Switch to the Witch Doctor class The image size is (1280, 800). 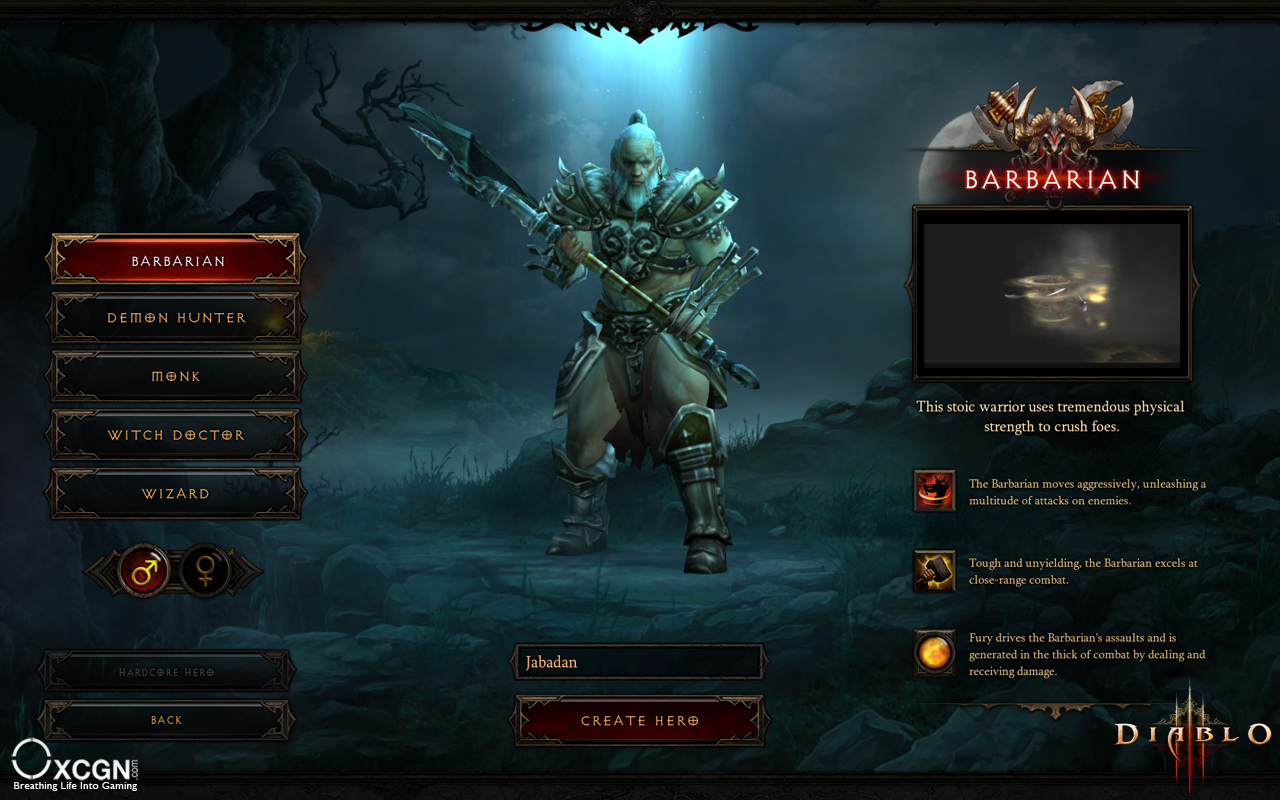click(176, 435)
